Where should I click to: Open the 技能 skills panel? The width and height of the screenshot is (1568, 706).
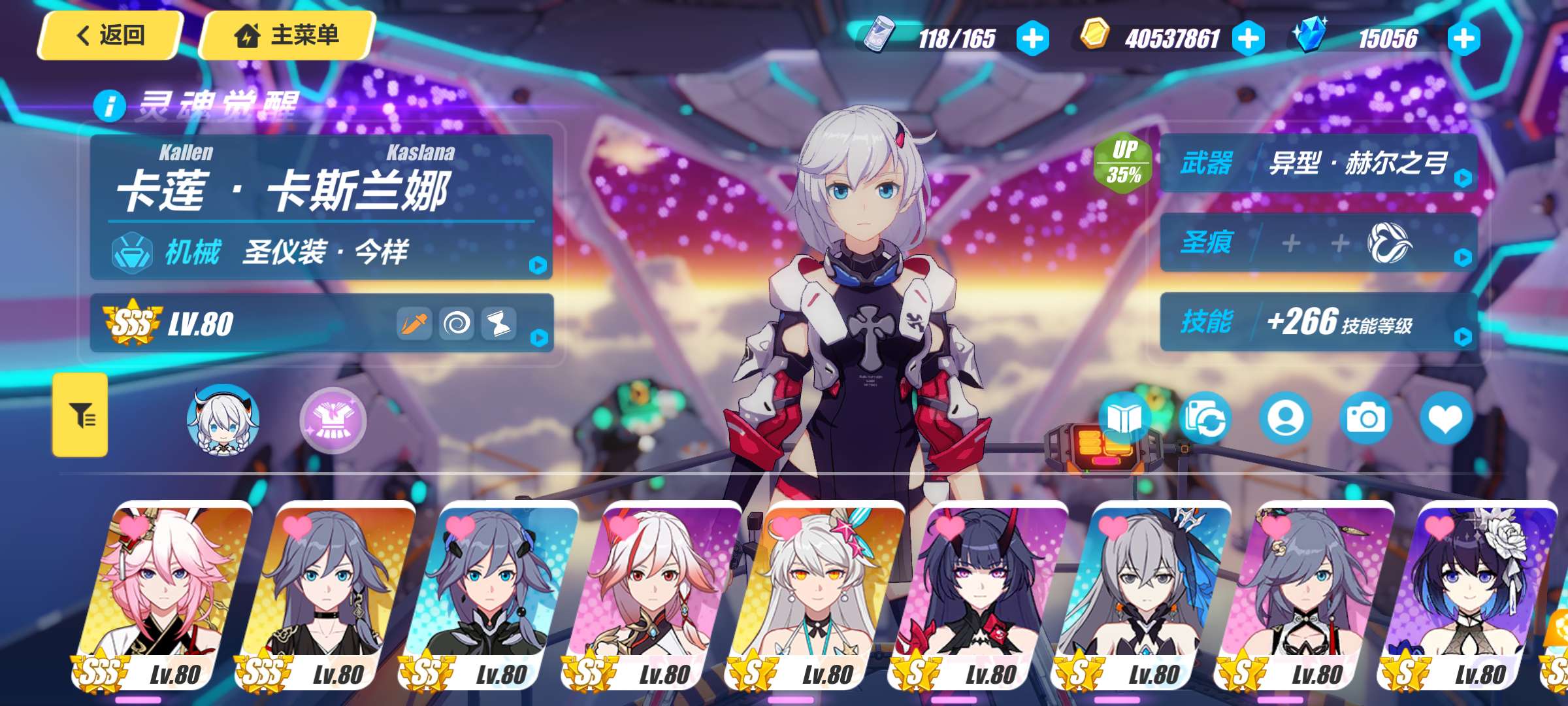click(1318, 322)
